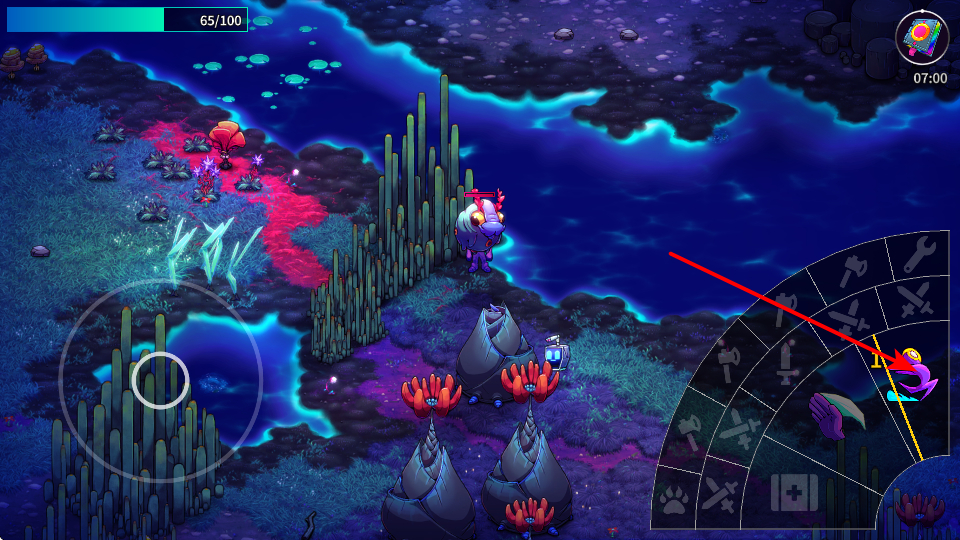The width and height of the screenshot is (960, 540).
Task: Activate the first-aid kit slot
Action: [794, 492]
